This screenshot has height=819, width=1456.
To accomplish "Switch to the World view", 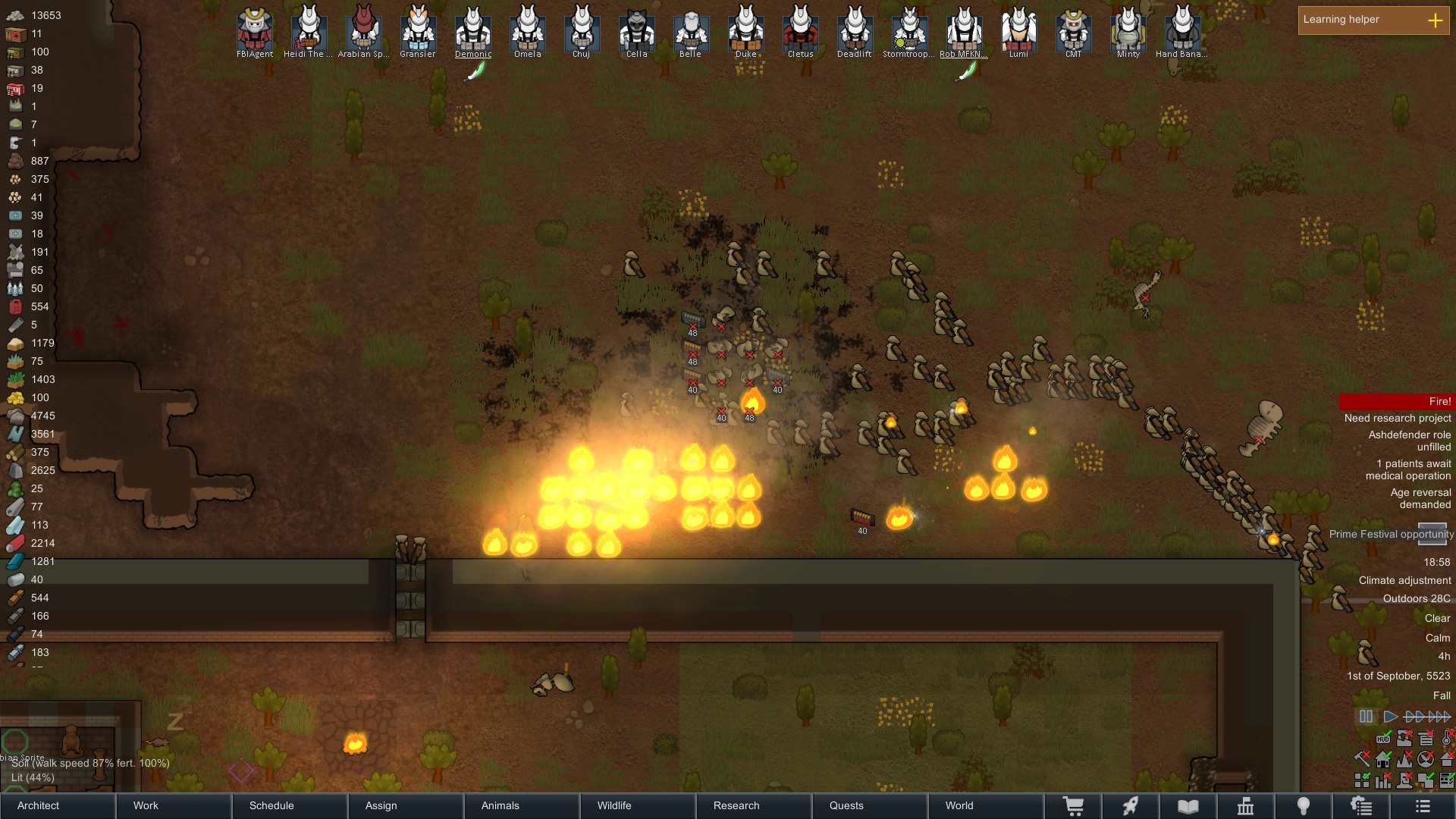I will click(986, 805).
